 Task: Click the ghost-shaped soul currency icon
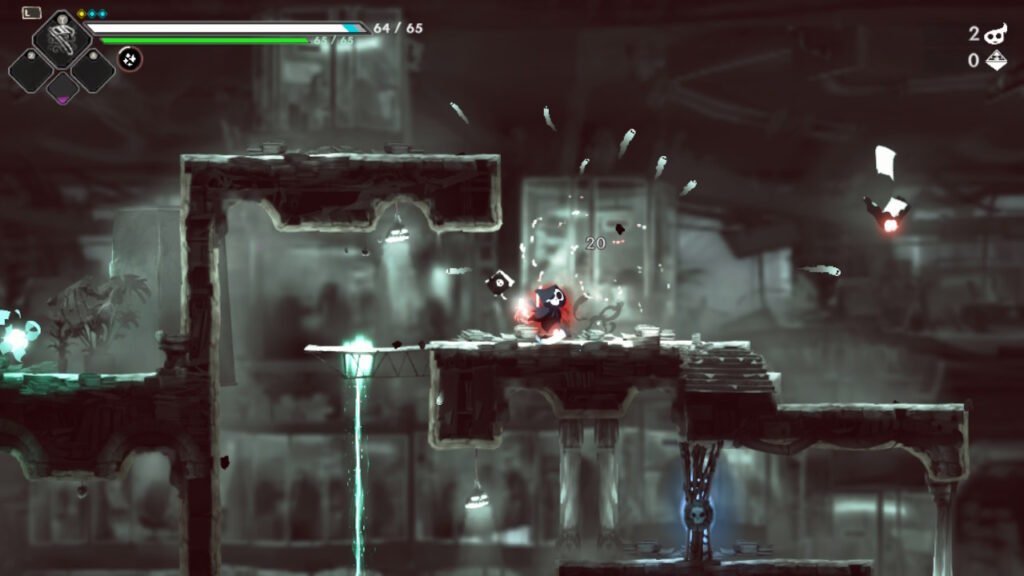pyautogui.click(x=995, y=34)
